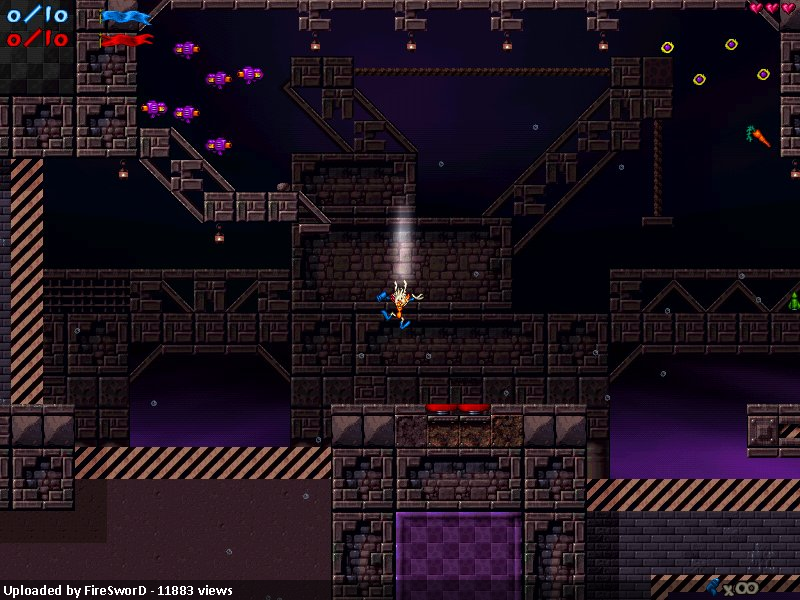The height and width of the screenshot is (600, 800).
Task: Click the red team flag icon
Action: click(x=127, y=40)
